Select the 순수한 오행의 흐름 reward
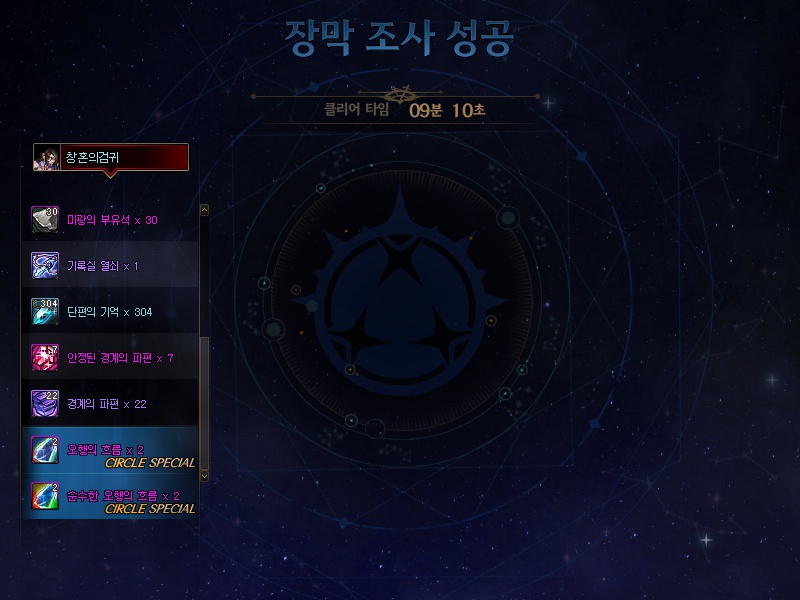 click(x=112, y=496)
